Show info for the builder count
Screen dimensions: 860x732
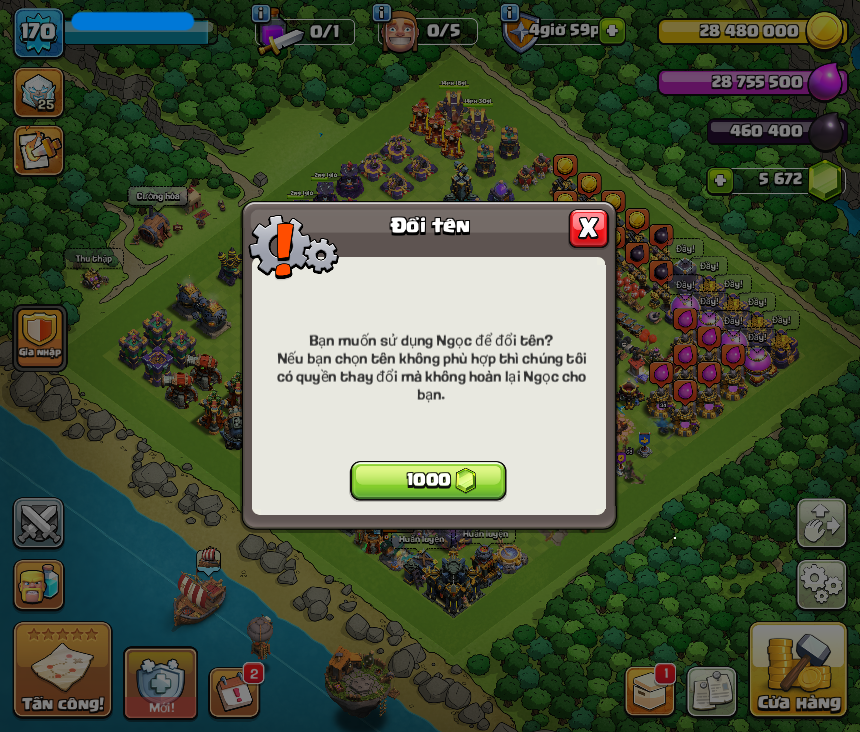coord(381,13)
